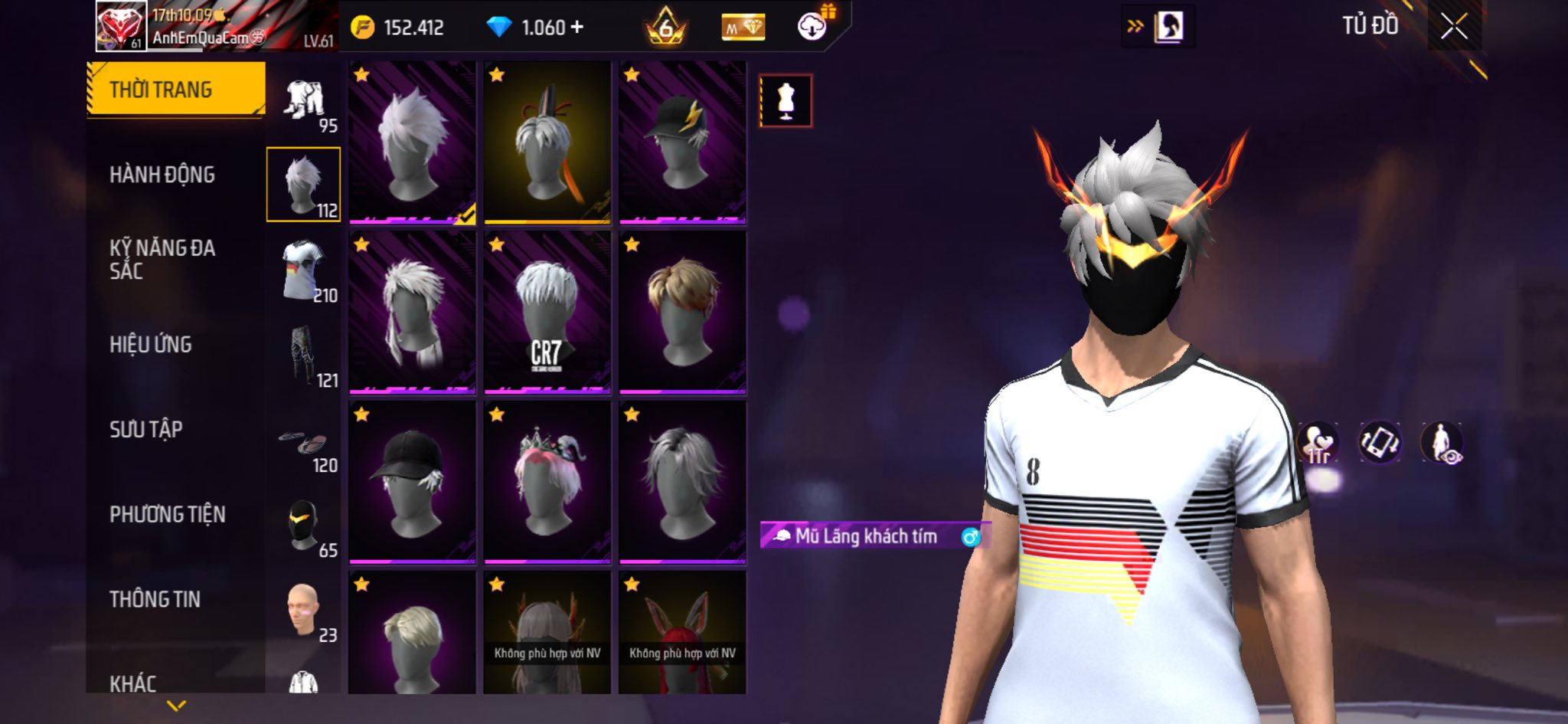This screenshot has height=724, width=1568.
Task: Select the plain black cap headwear
Action: pyautogui.click(x=412, y=483)
